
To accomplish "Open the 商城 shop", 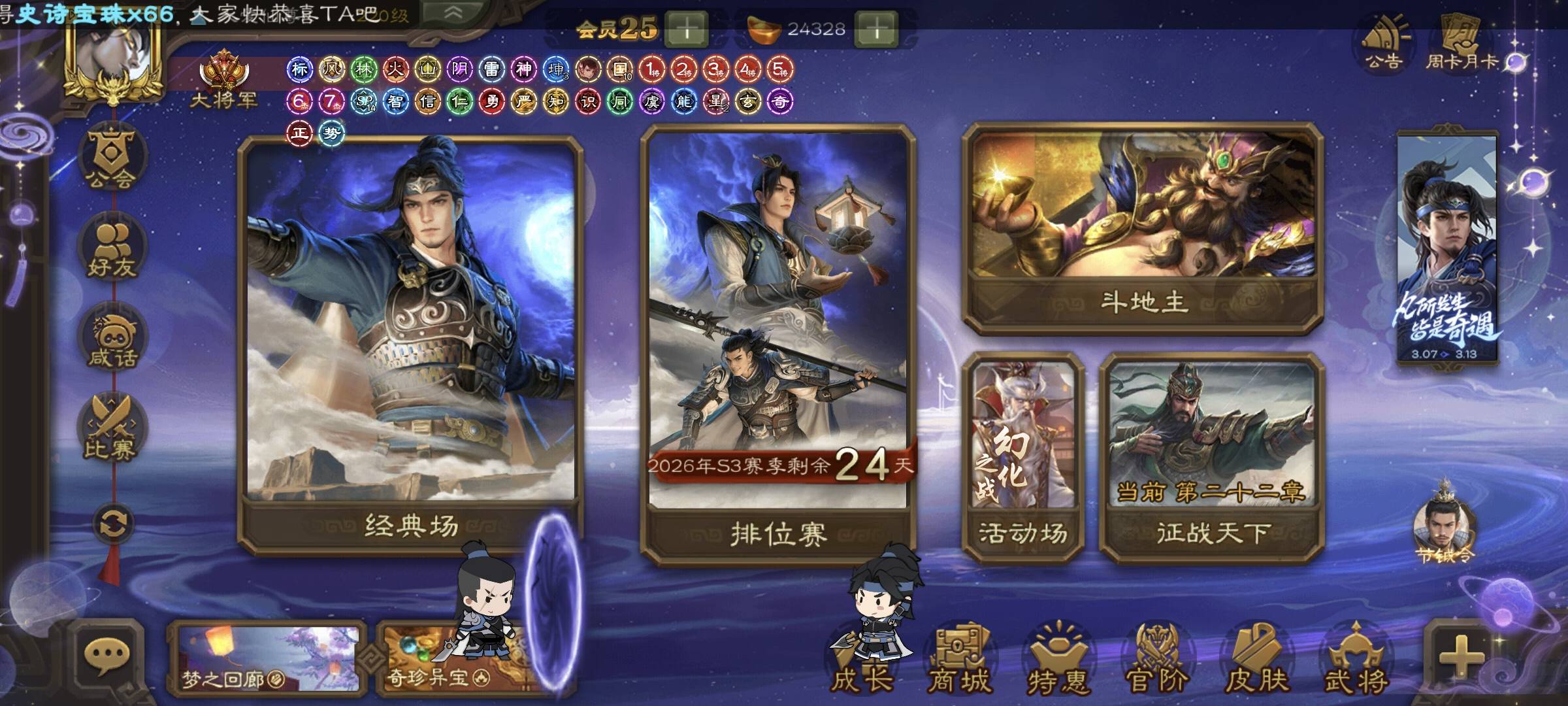I will (959, 660).
